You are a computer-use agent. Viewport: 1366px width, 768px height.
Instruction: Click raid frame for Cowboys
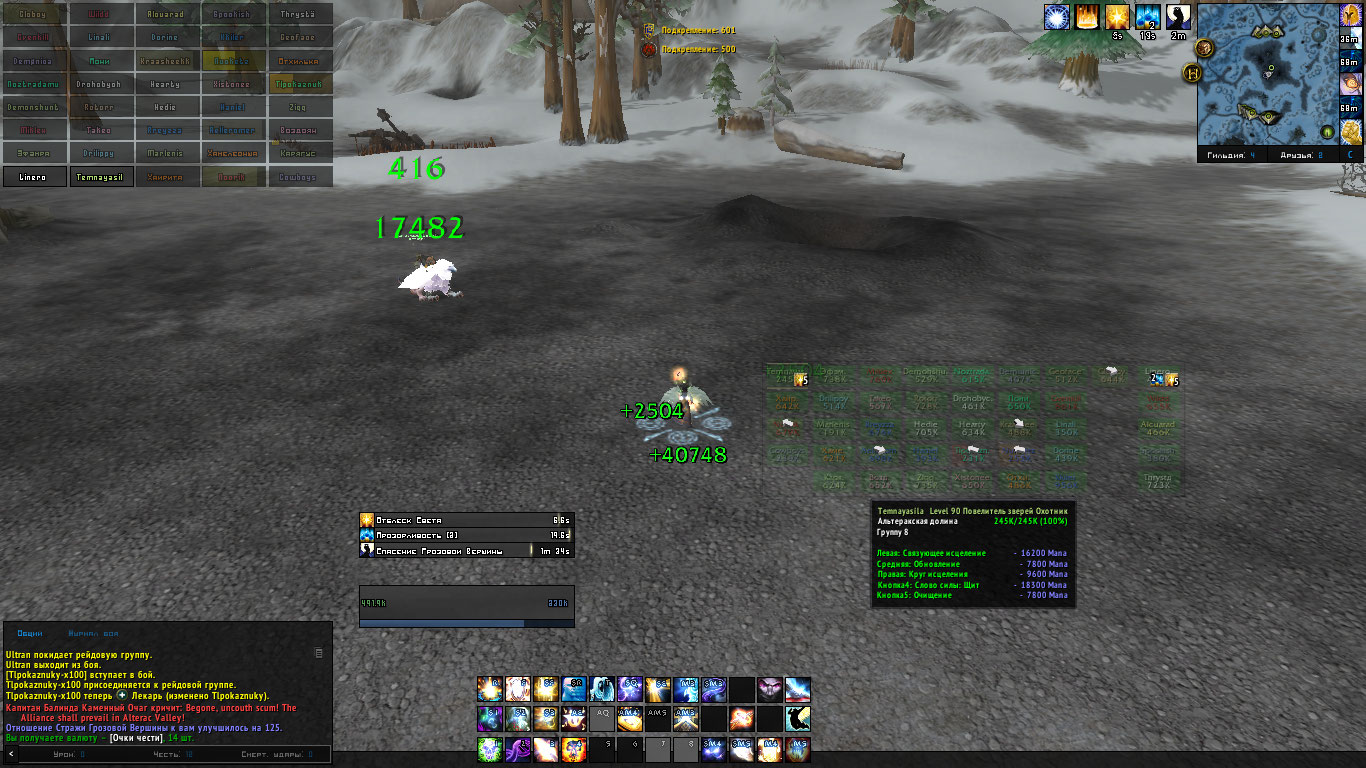(x=299, y=177)
